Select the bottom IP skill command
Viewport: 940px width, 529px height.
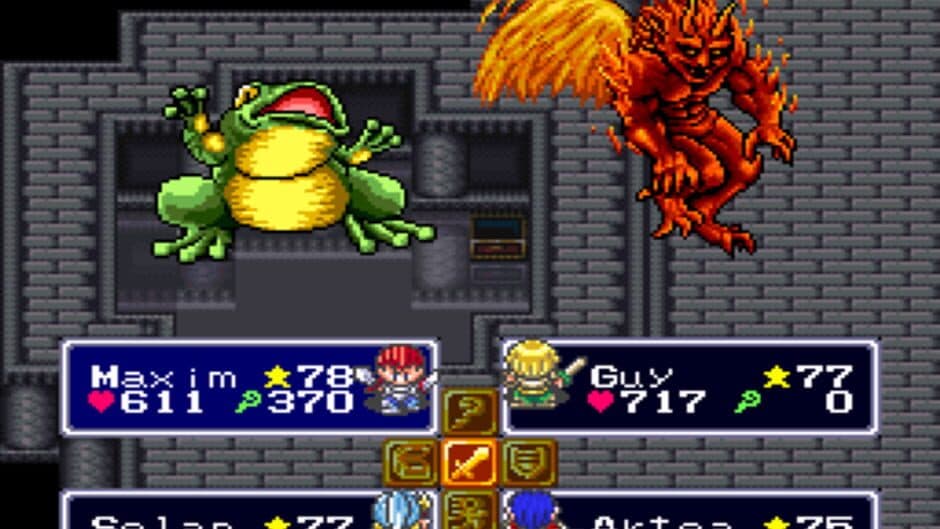pos(470,508)
